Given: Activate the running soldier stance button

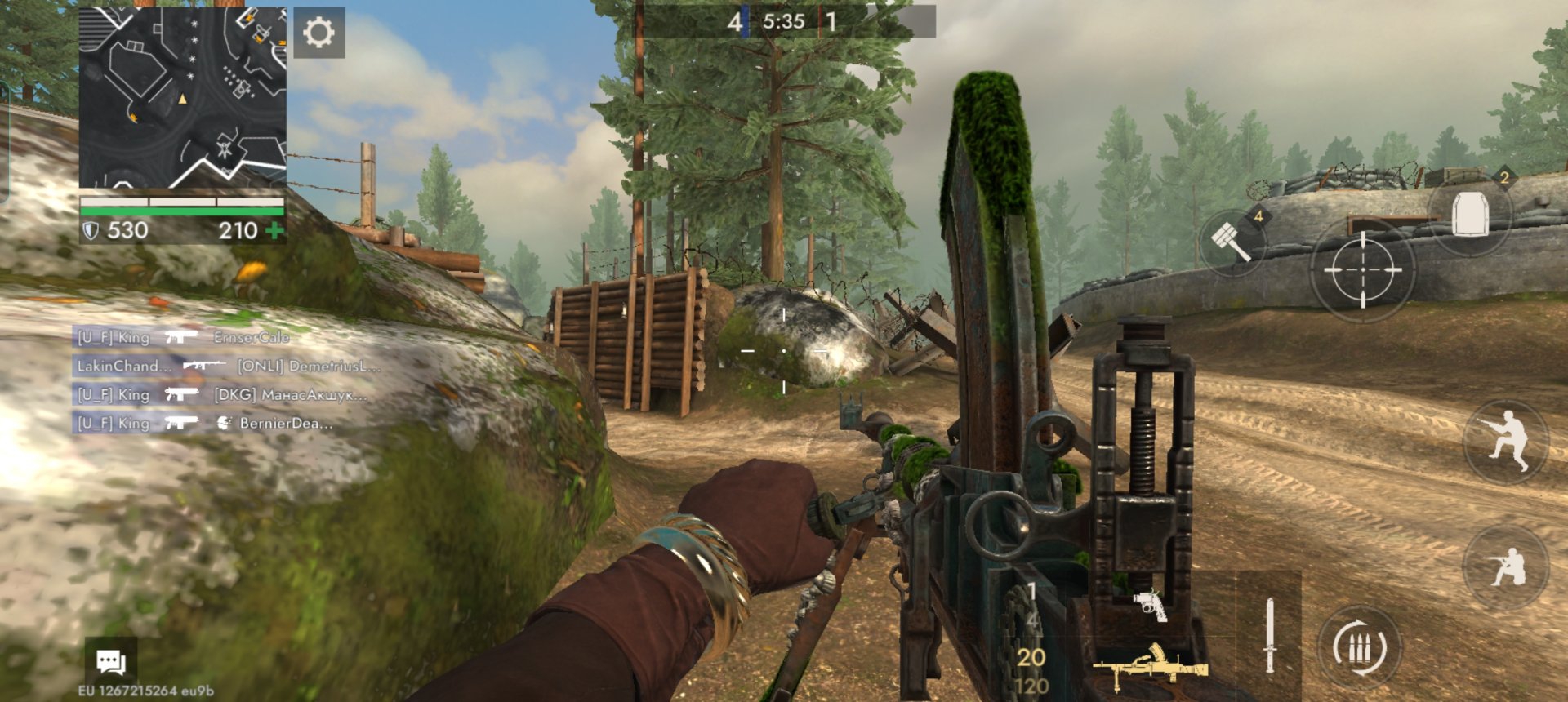Looking at the screenshot, I should 1505,441.
